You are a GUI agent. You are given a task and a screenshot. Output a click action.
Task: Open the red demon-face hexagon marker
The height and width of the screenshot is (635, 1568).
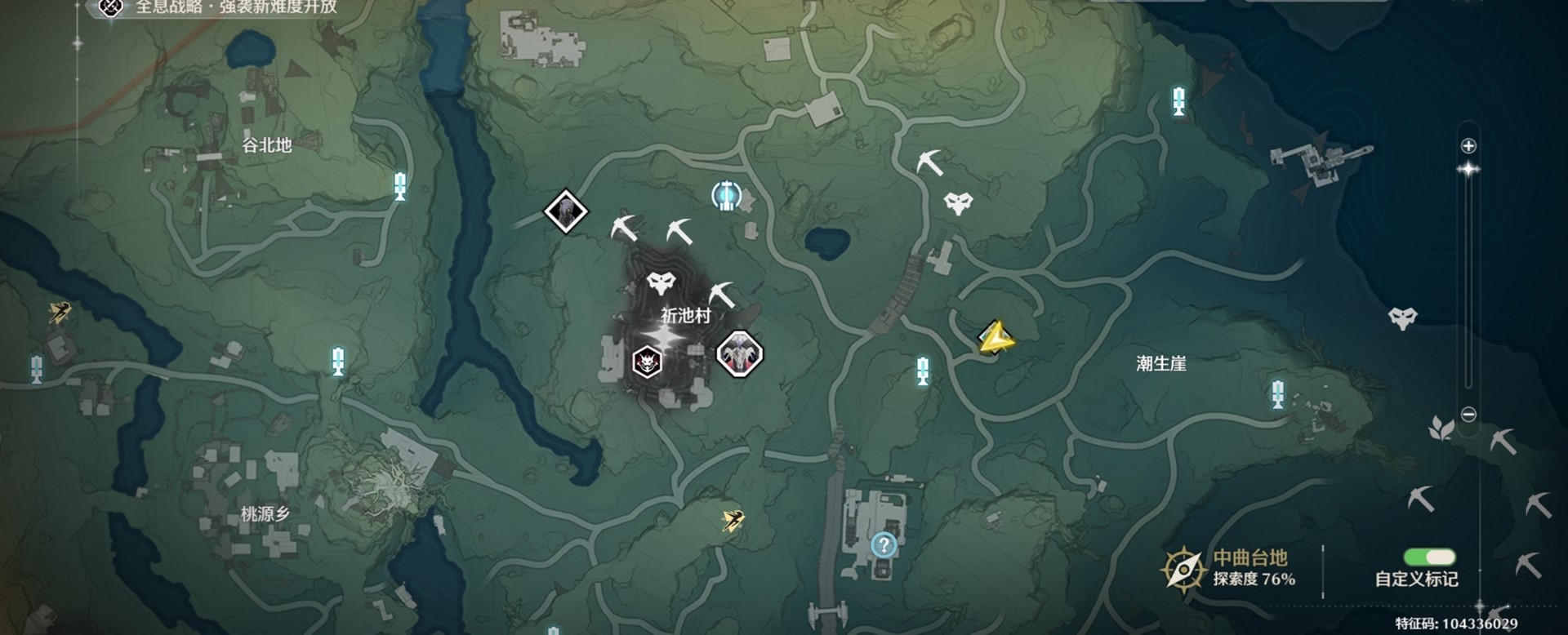coord(647,361)
